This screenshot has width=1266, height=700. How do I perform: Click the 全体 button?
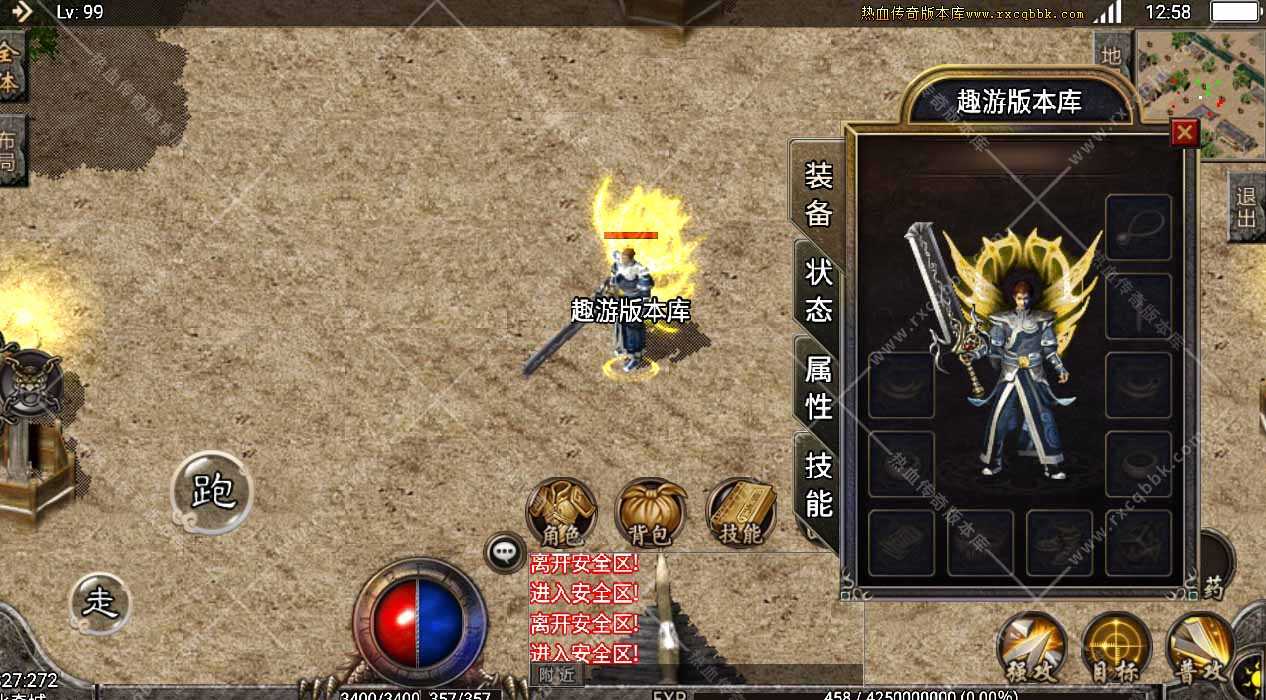[x=10, y=68]
